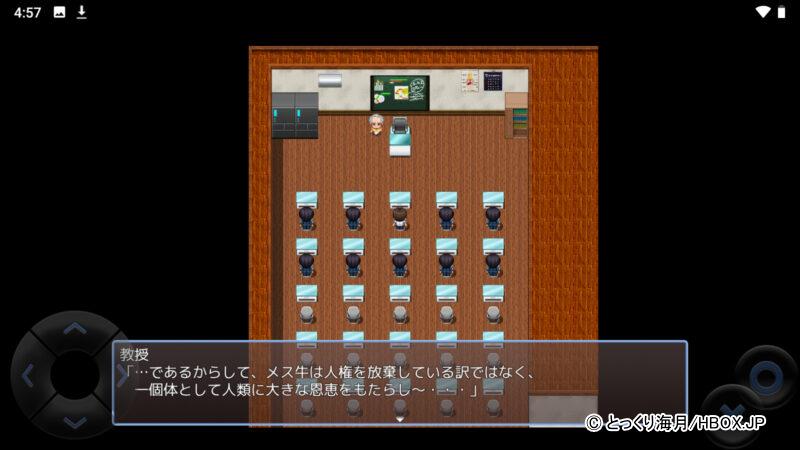Tap the virtual d-pad left arrow
This screenshot has width=800, height=450.
(x=27, y=376)
